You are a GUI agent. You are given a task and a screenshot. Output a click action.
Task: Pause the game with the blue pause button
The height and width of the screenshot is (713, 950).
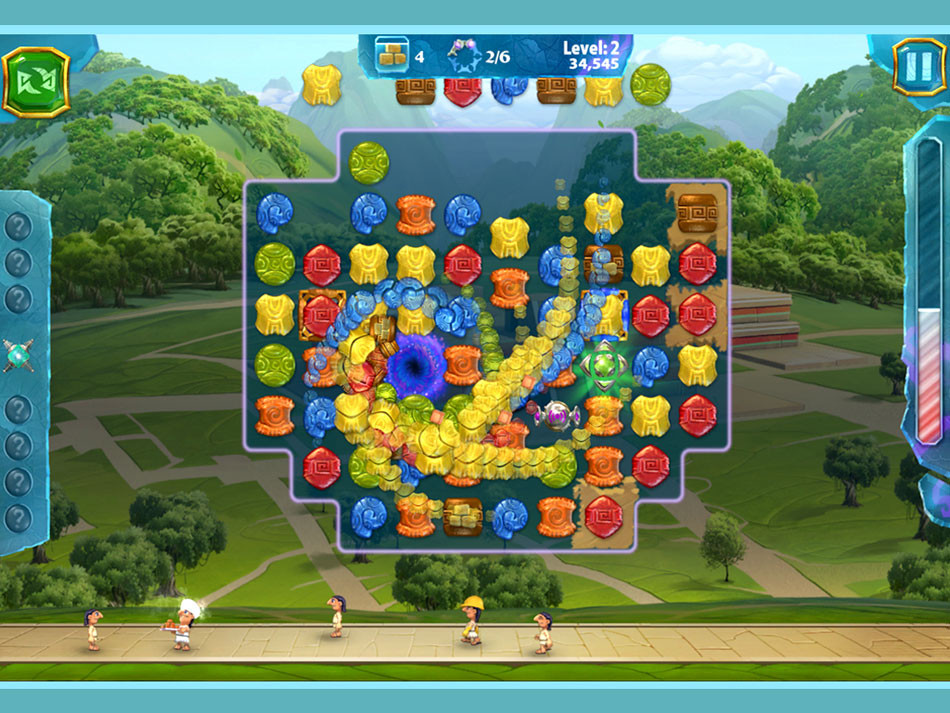[917, 65]
